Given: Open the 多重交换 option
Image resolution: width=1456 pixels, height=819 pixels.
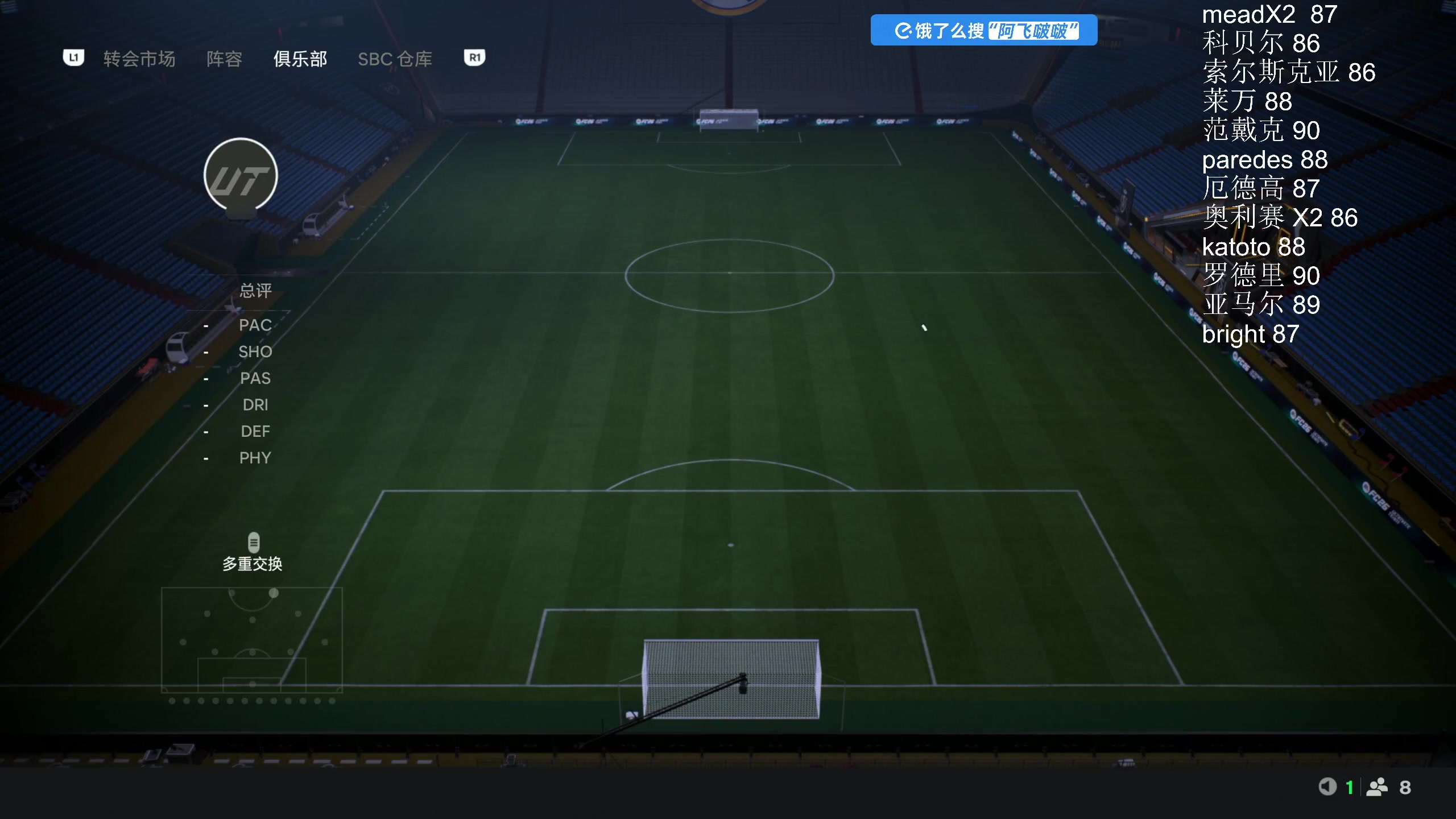Looking at the screenshot, I should click(x=253, y=552).
